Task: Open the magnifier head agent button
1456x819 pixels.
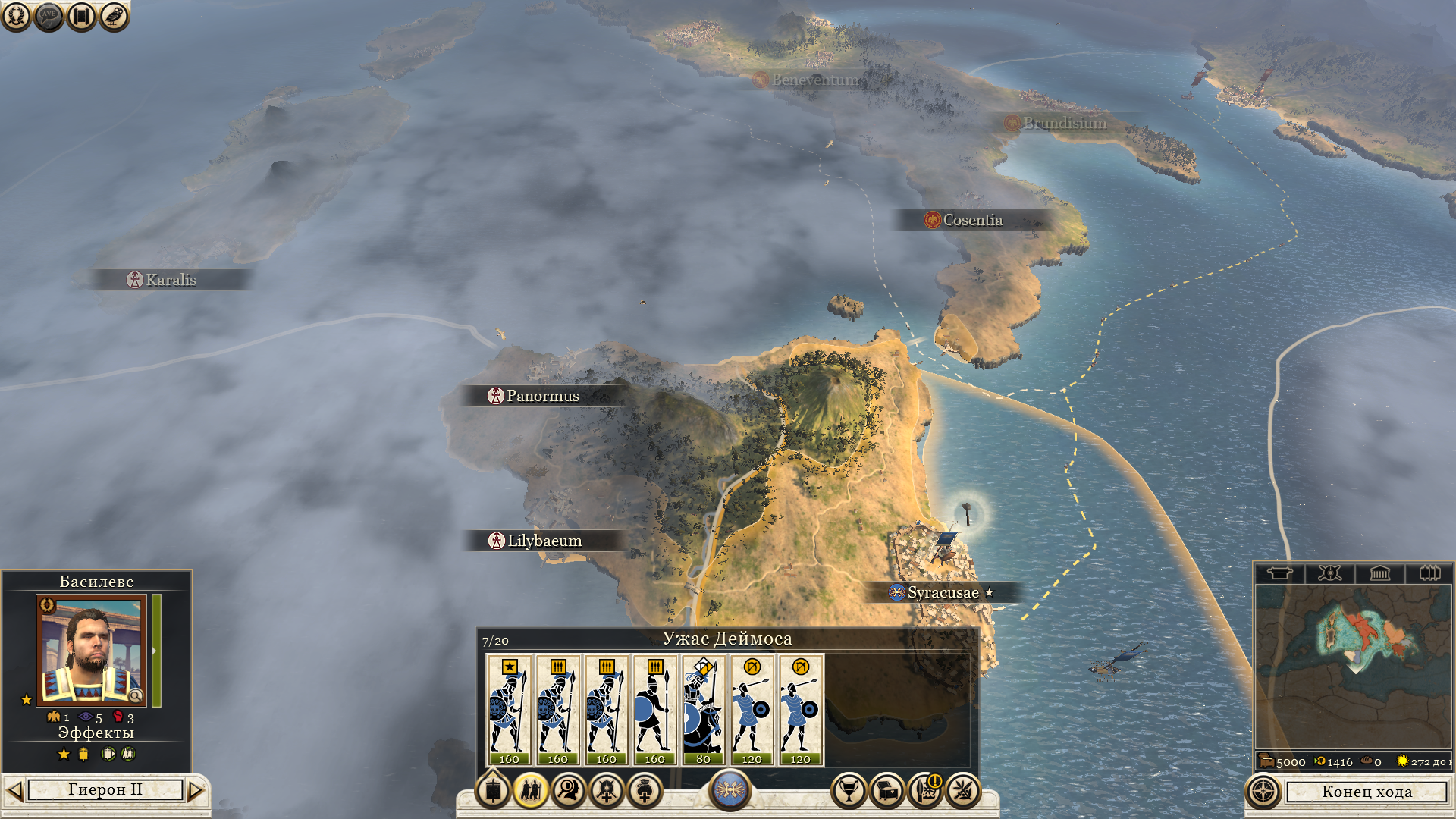Action: (x=569, y=791)
